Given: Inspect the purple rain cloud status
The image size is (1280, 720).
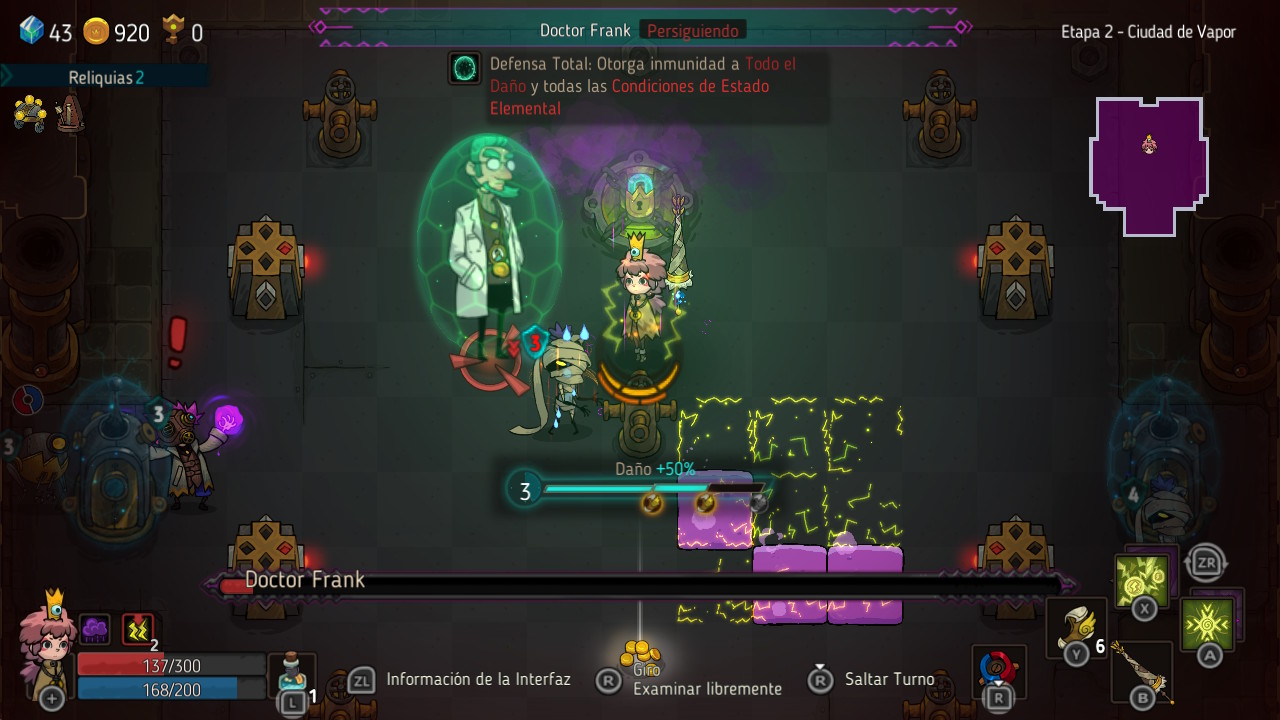Looking at the screenshot, I should click(x=95, y=629).
